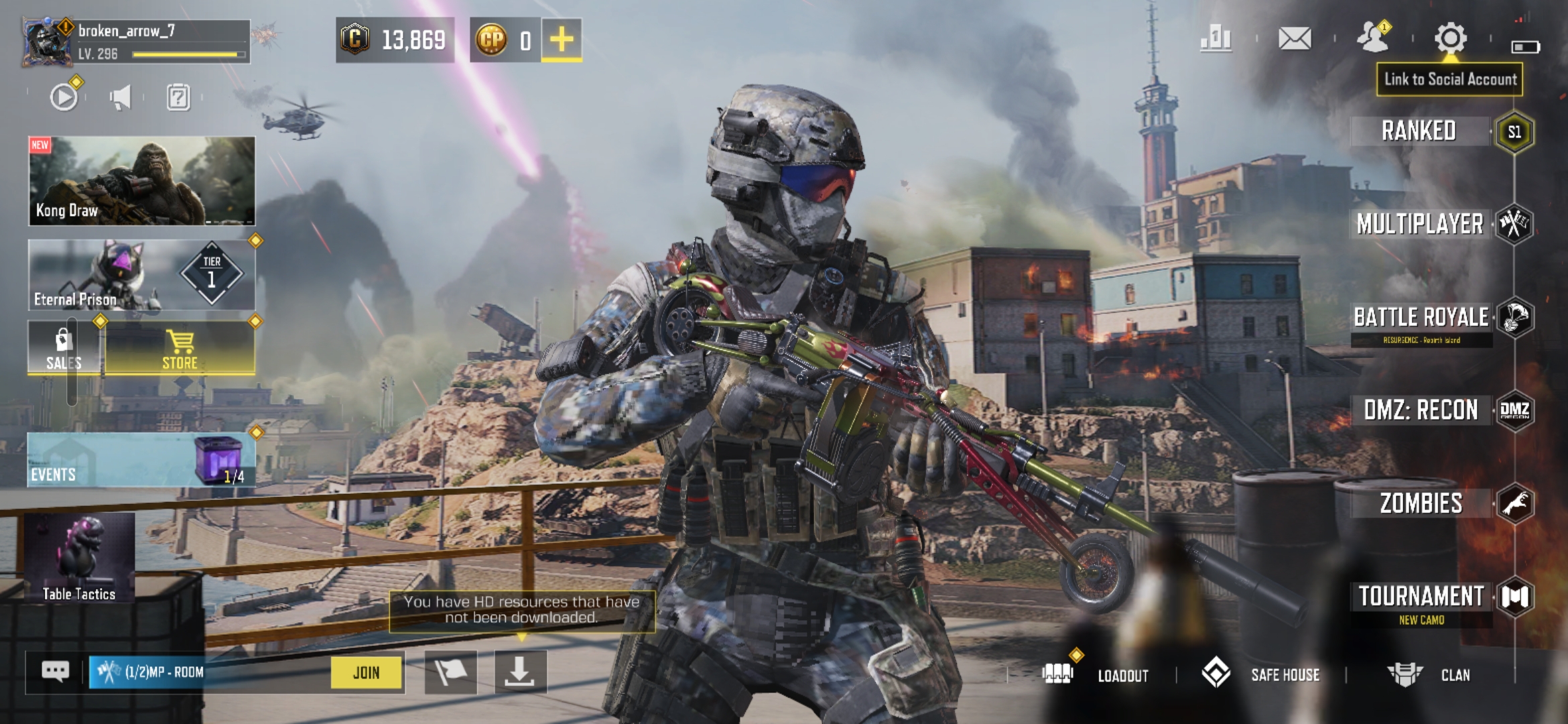Open the Tournament mode
This screenshot has width=1568, height=724.
pyautogui.click(x=1421, y=597)
